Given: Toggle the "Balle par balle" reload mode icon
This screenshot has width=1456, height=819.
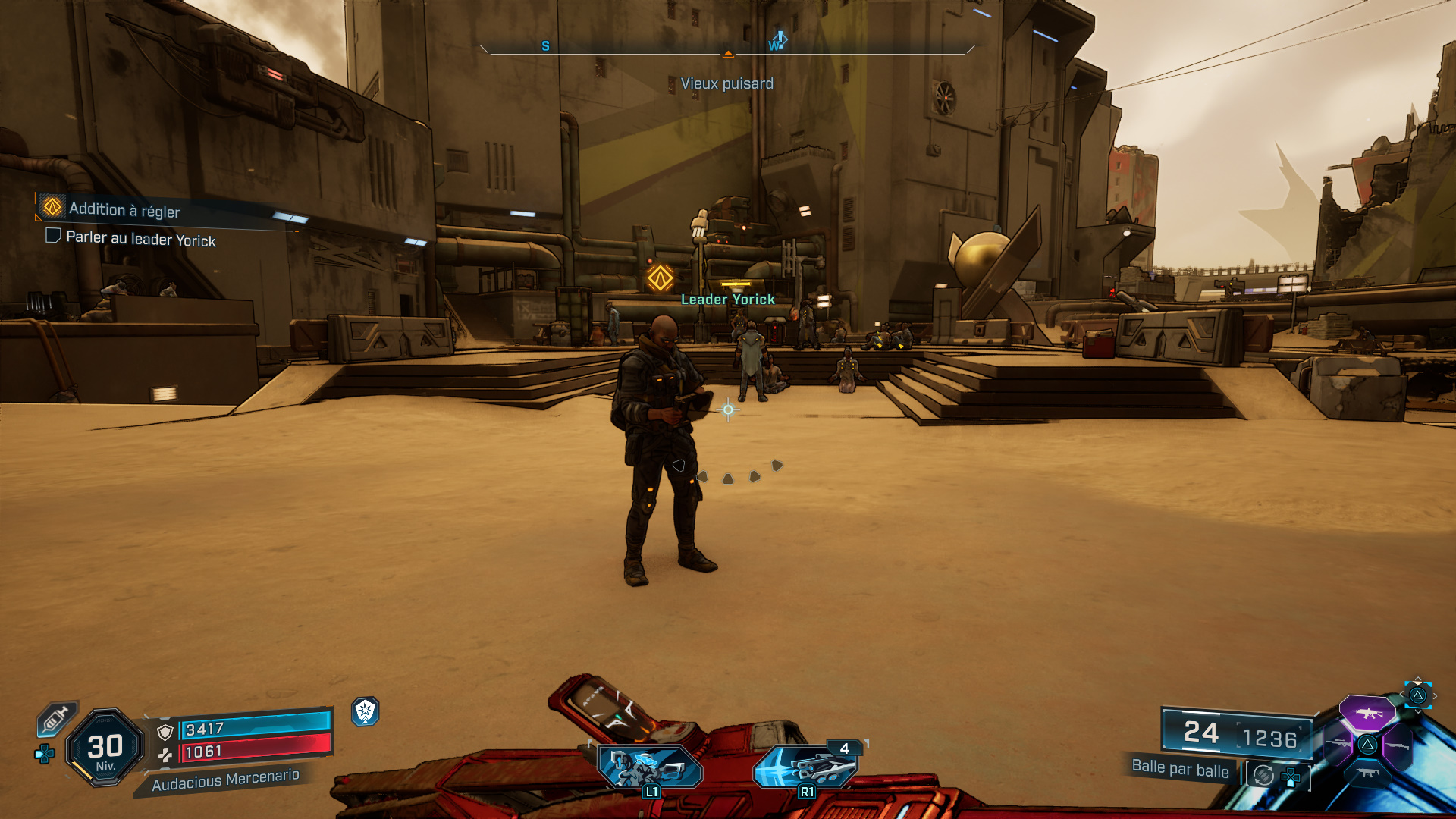Looking at the screenshot, I should tap(1263, 775).
